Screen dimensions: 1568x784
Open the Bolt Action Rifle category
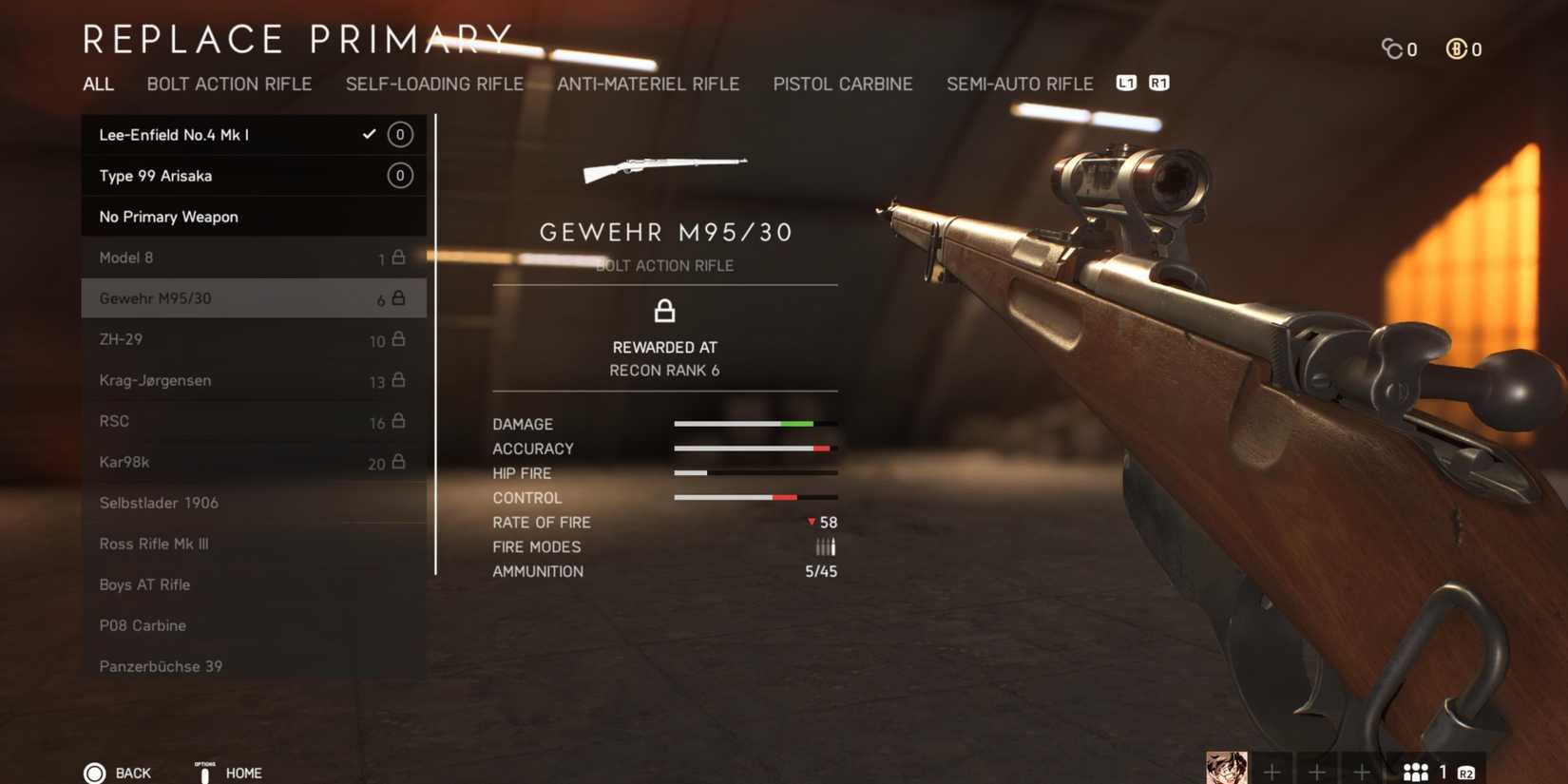[229, 84]
